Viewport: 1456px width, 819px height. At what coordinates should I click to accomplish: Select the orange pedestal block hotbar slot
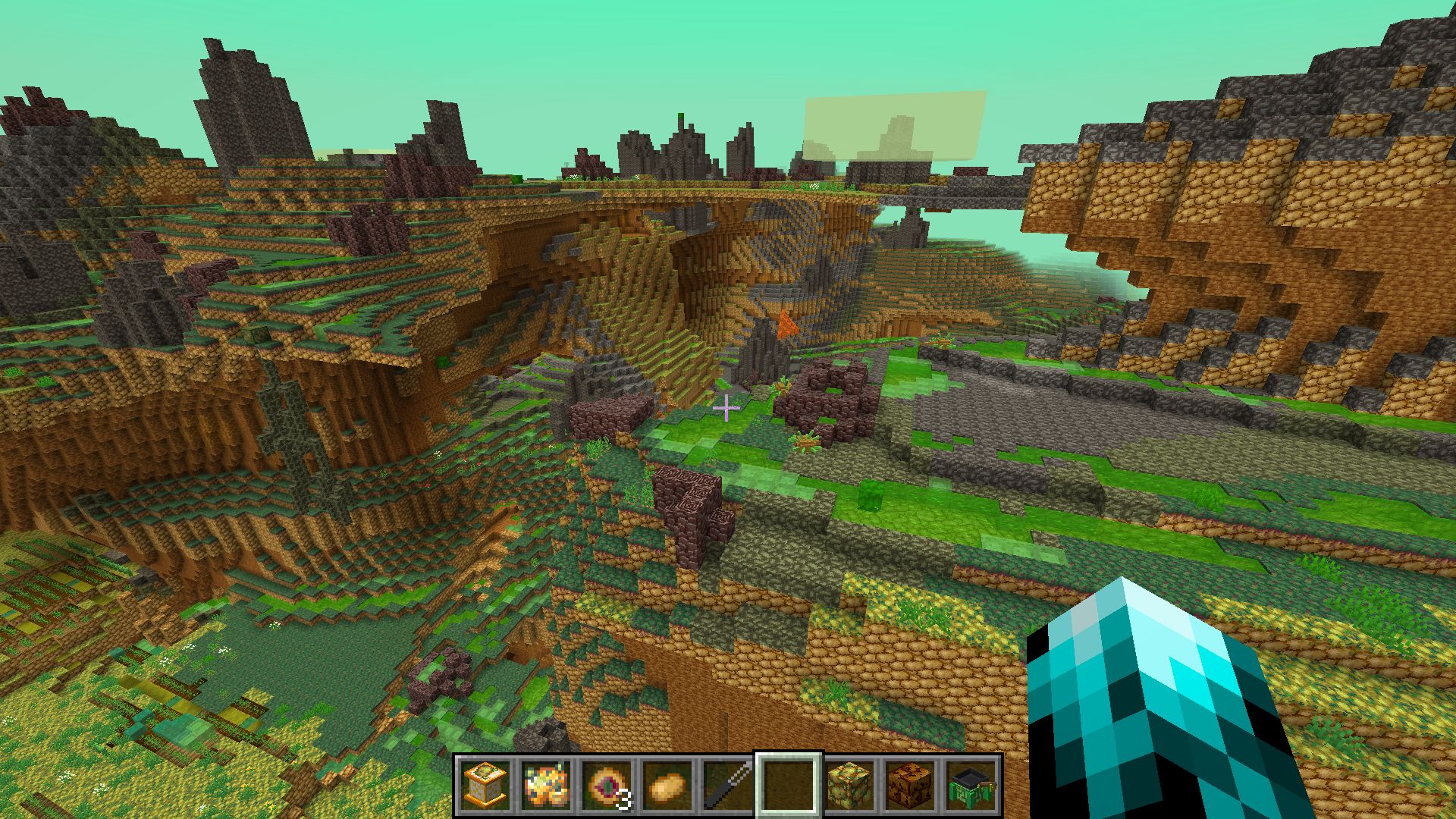(x=485, y=784)
